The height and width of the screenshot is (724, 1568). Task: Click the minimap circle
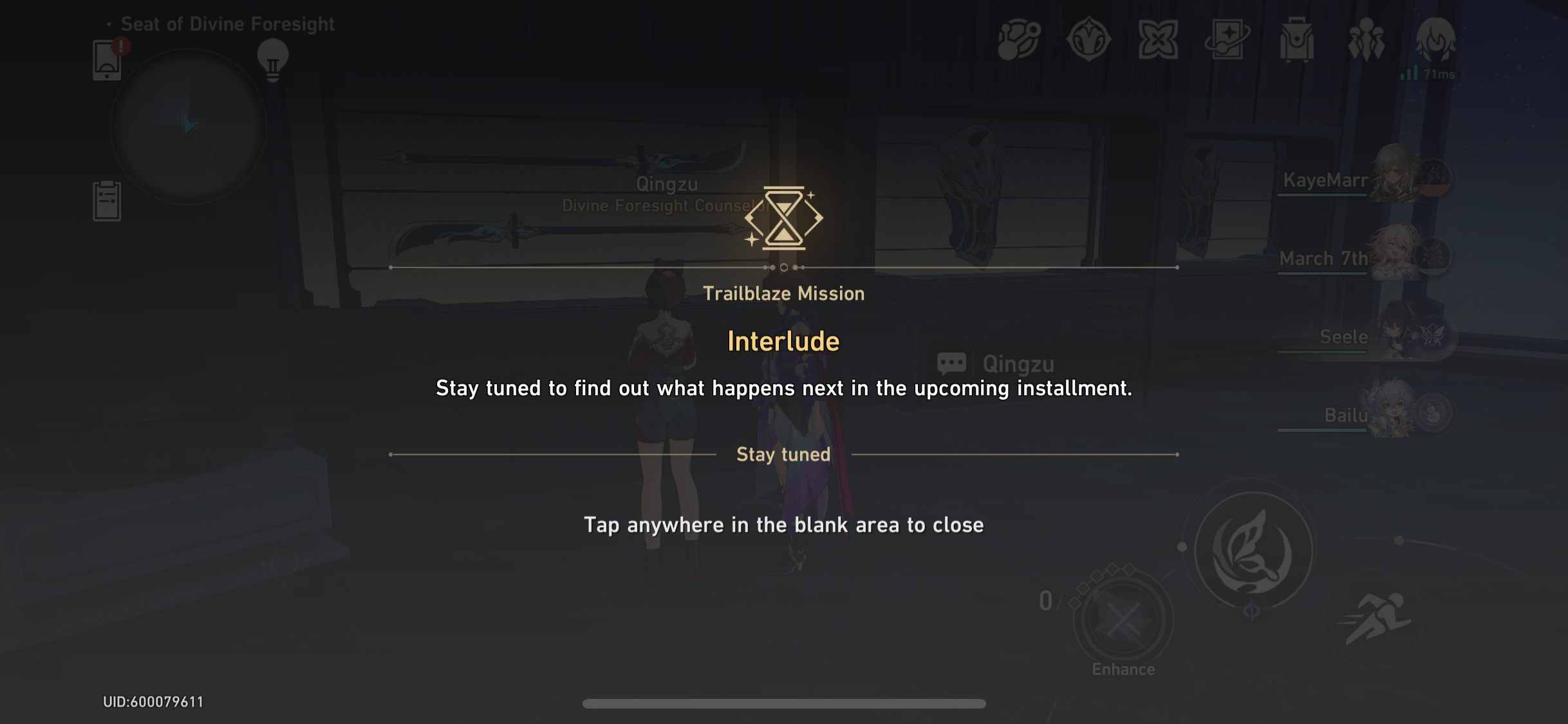[x=189, y=126]
